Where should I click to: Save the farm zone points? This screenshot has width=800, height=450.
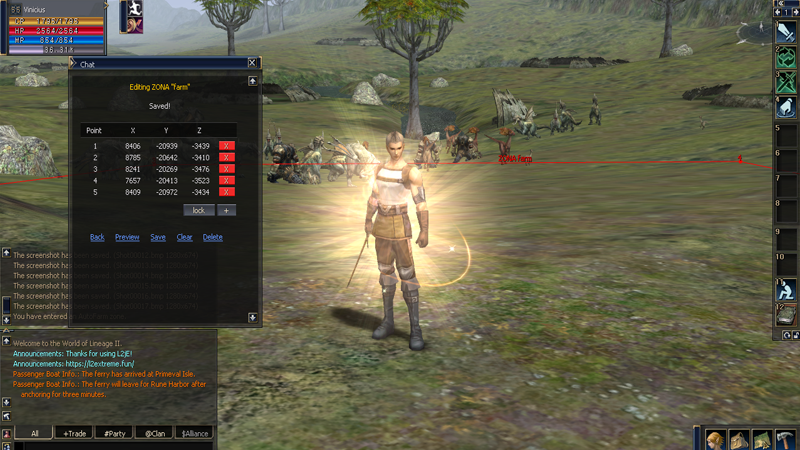pyautogui.click(x=158, y=237)
